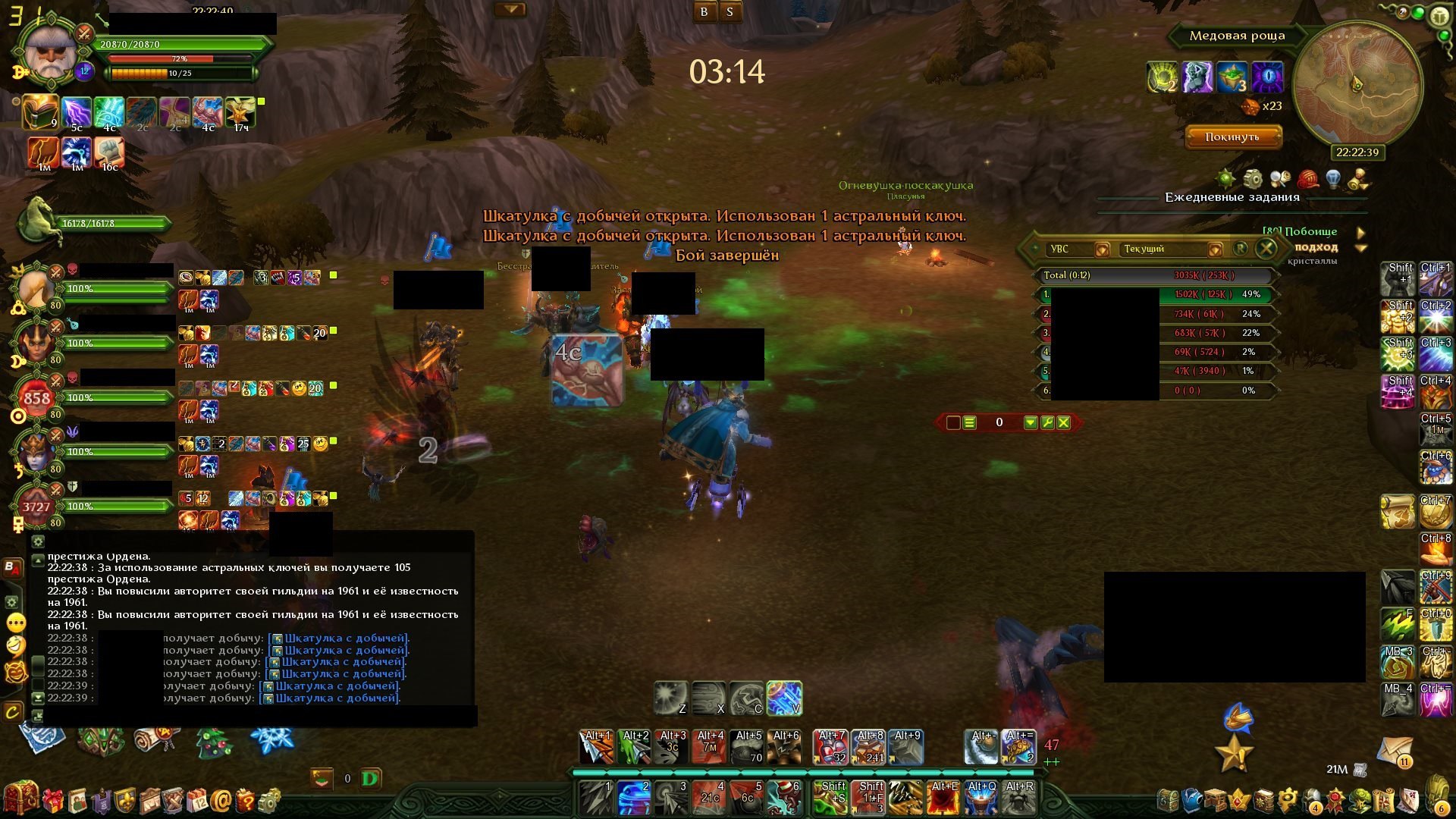
Task: Activate the red banner ability on Alt+E
Action: [944, 798]
